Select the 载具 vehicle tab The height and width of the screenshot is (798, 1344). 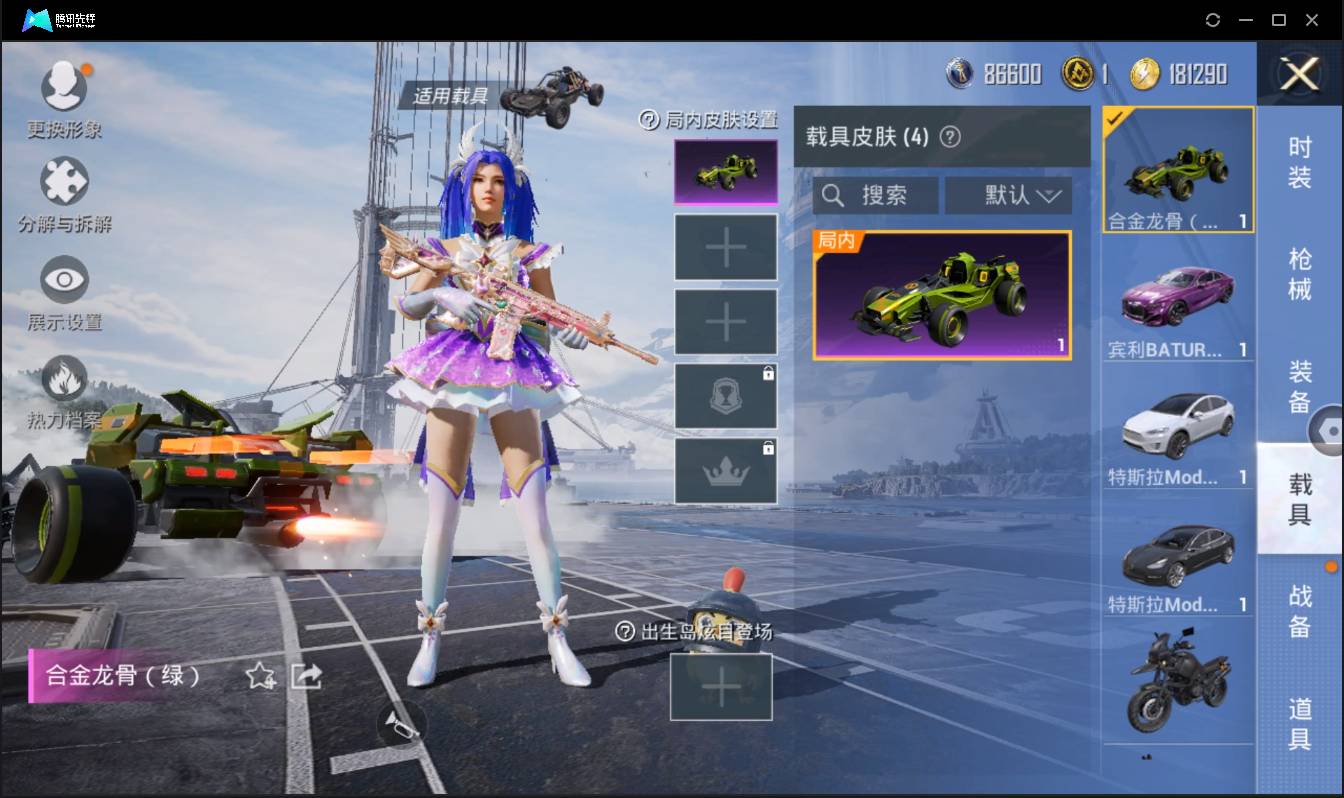pos(1299,499)
